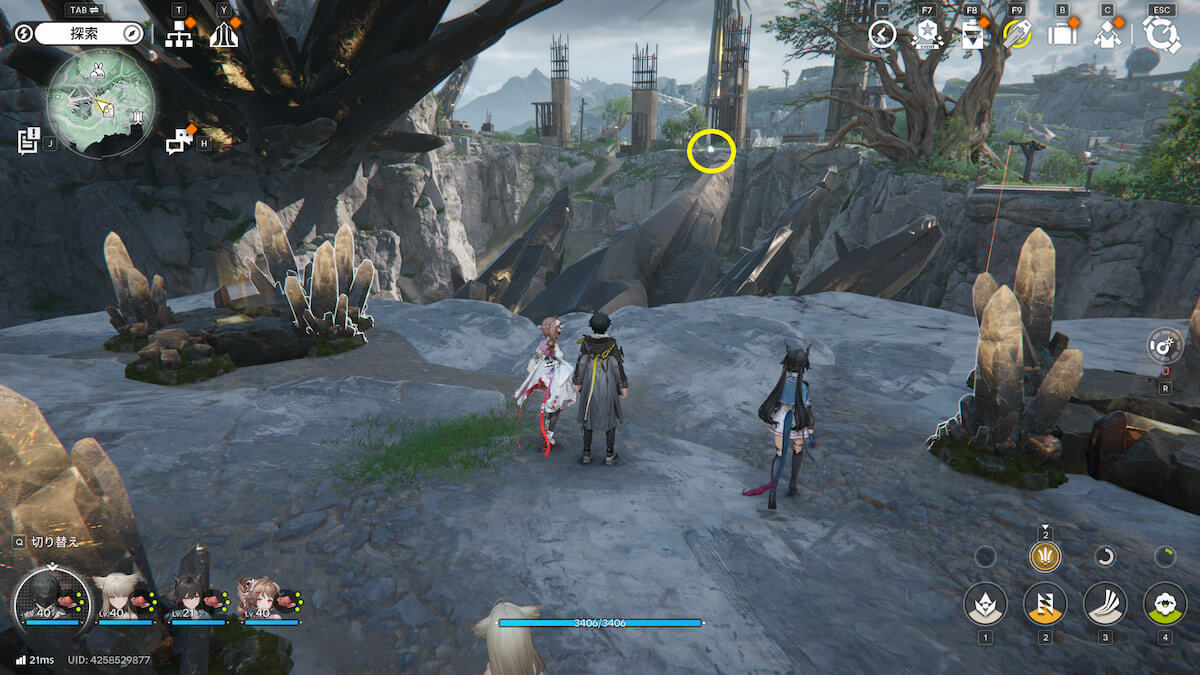Activate the sheep icon skill in slot 4

pos(1165,603)
